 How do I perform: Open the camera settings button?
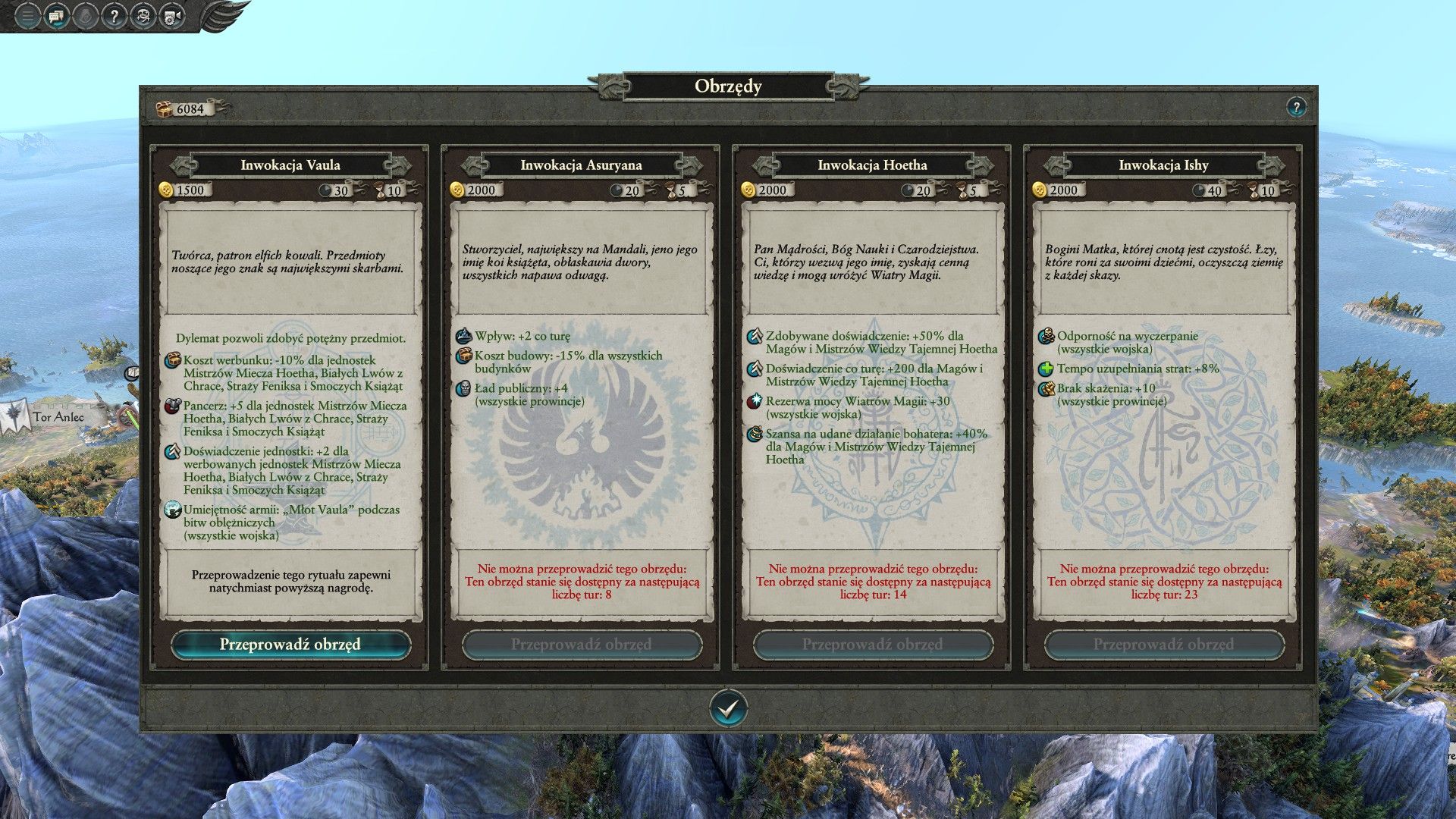(171, 15)
